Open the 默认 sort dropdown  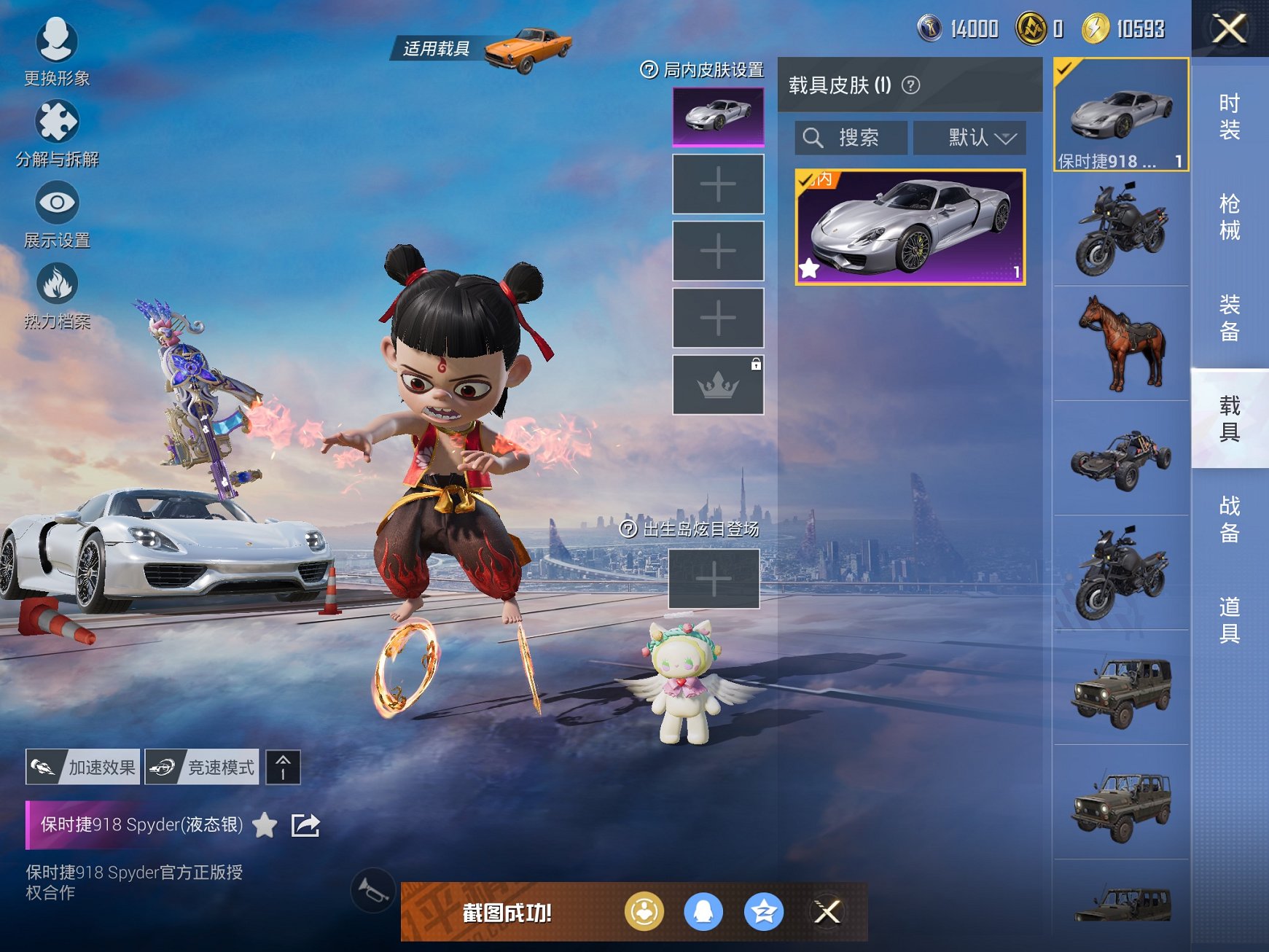click(x=970, y=138)
